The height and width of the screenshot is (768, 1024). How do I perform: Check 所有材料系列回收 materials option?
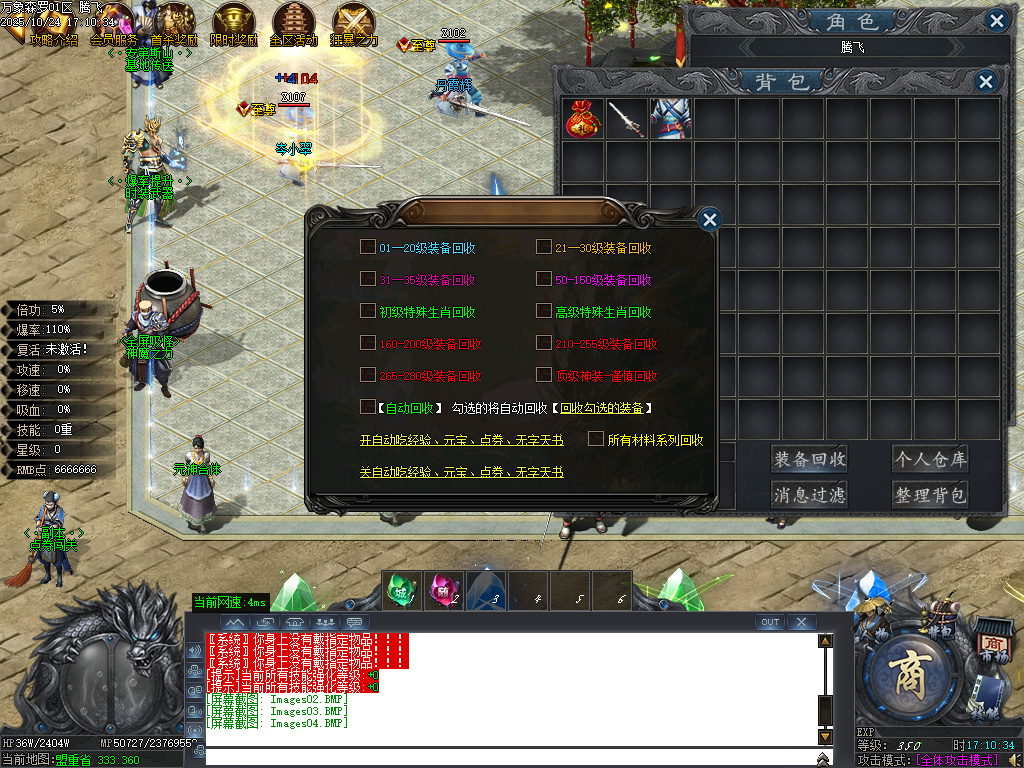click(596, 440)
